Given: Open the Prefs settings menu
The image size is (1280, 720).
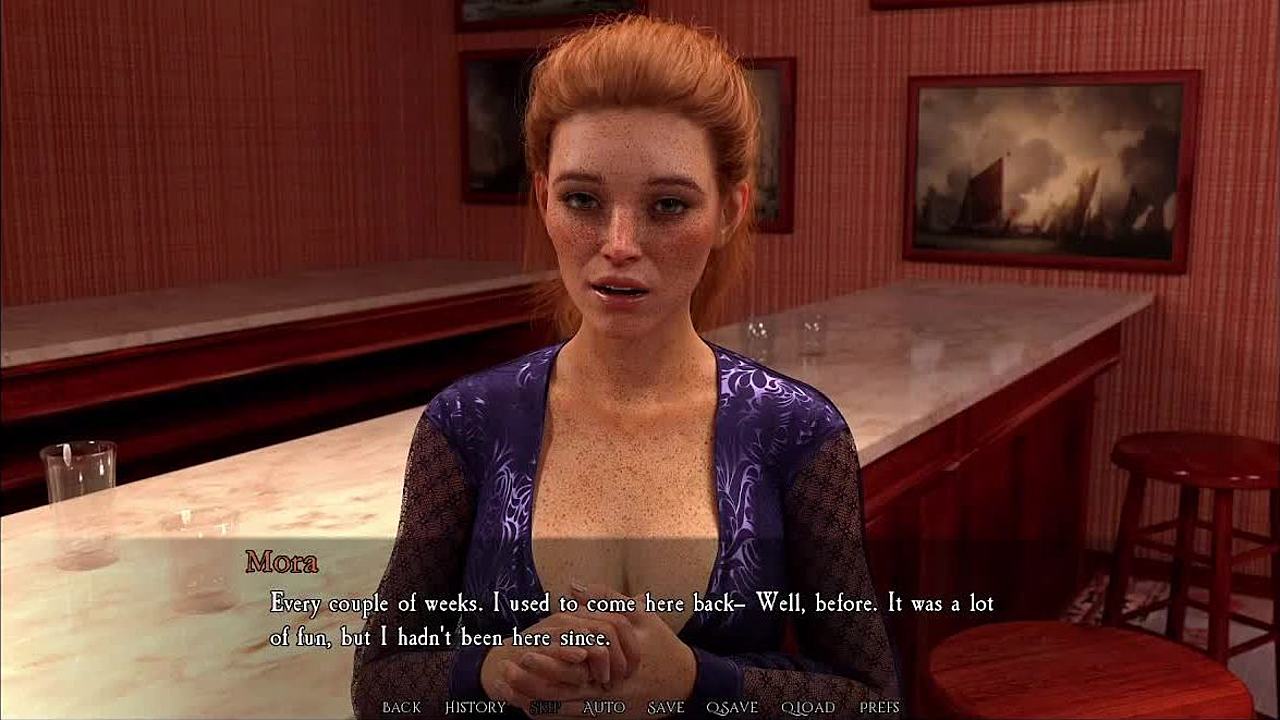Looking at the screenshot, I should click(880, 707).
